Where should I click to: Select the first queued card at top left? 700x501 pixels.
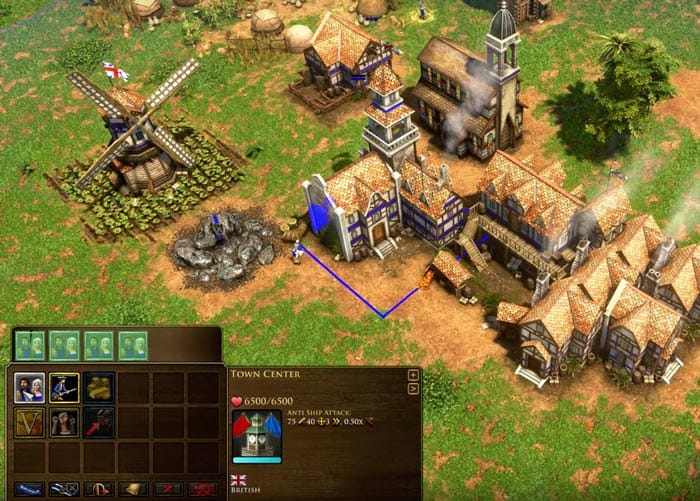[30, 345]
